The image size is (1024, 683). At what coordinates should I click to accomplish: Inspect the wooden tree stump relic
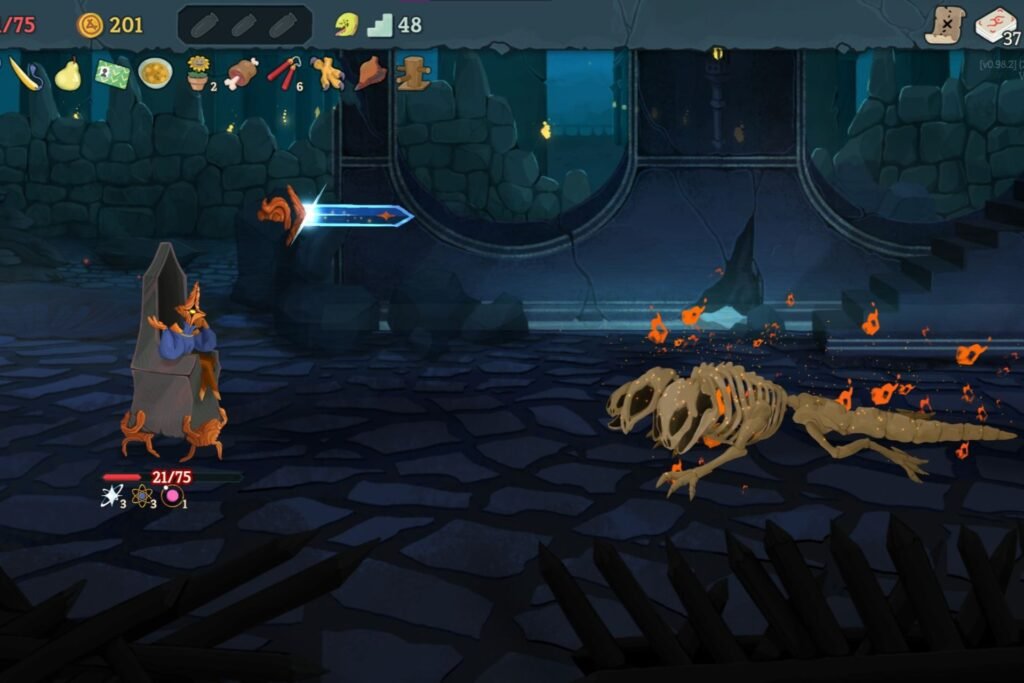pyautogui.click(x=412, y=73)
